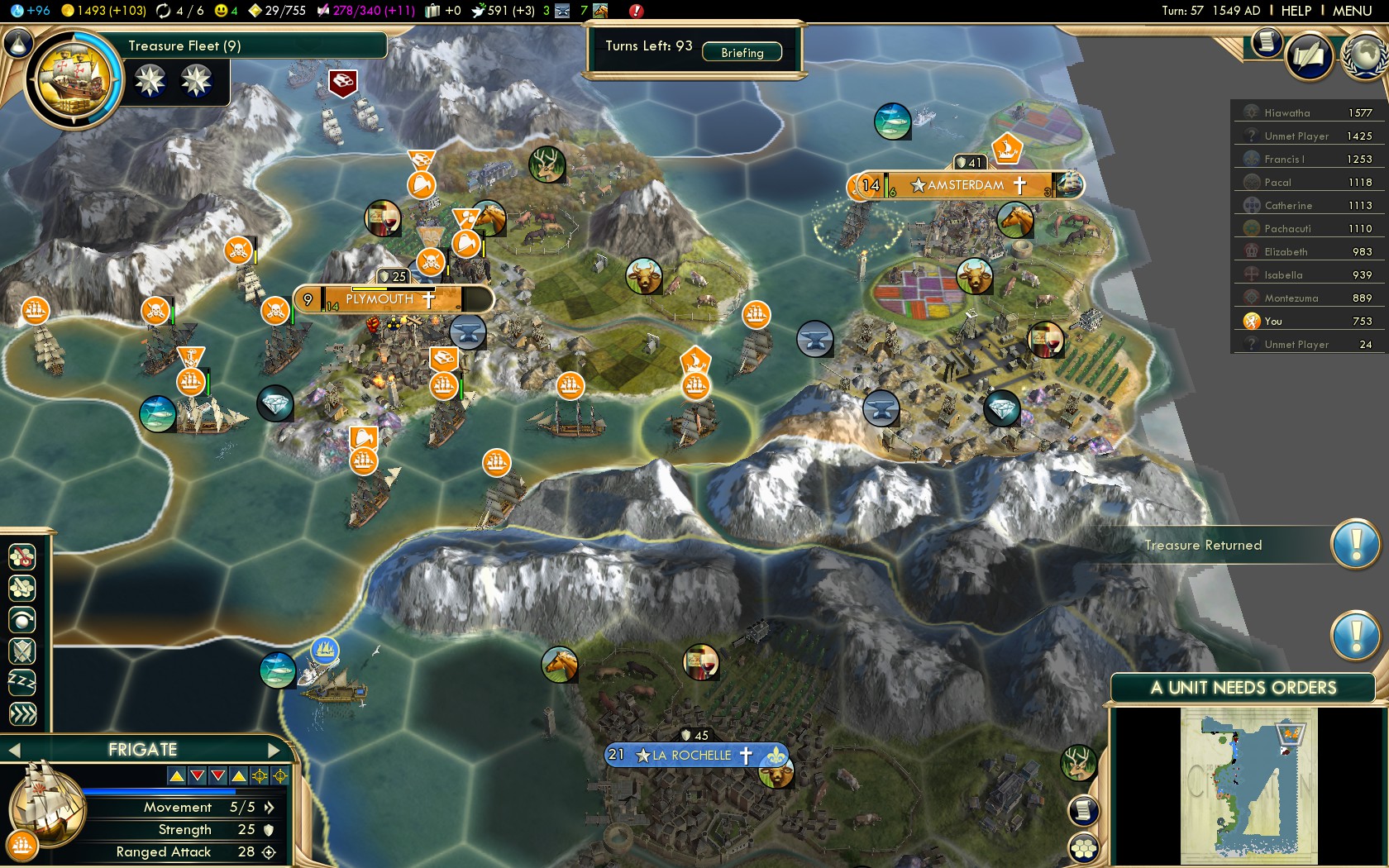
Task: Click the Briefing button
Action: (742, 52)
